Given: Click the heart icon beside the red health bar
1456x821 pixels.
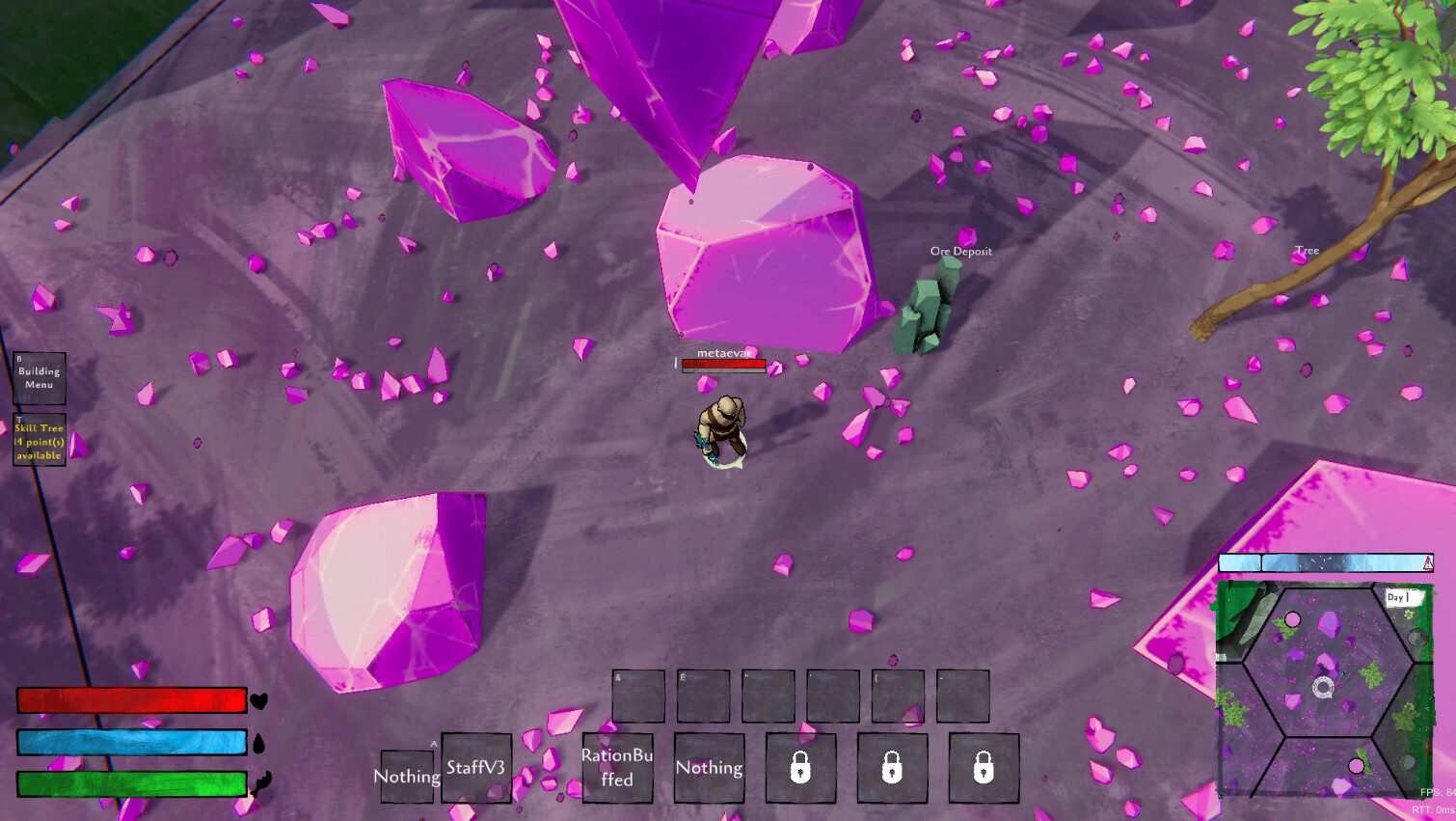Looking at the screenshot, I should point(258,702).
